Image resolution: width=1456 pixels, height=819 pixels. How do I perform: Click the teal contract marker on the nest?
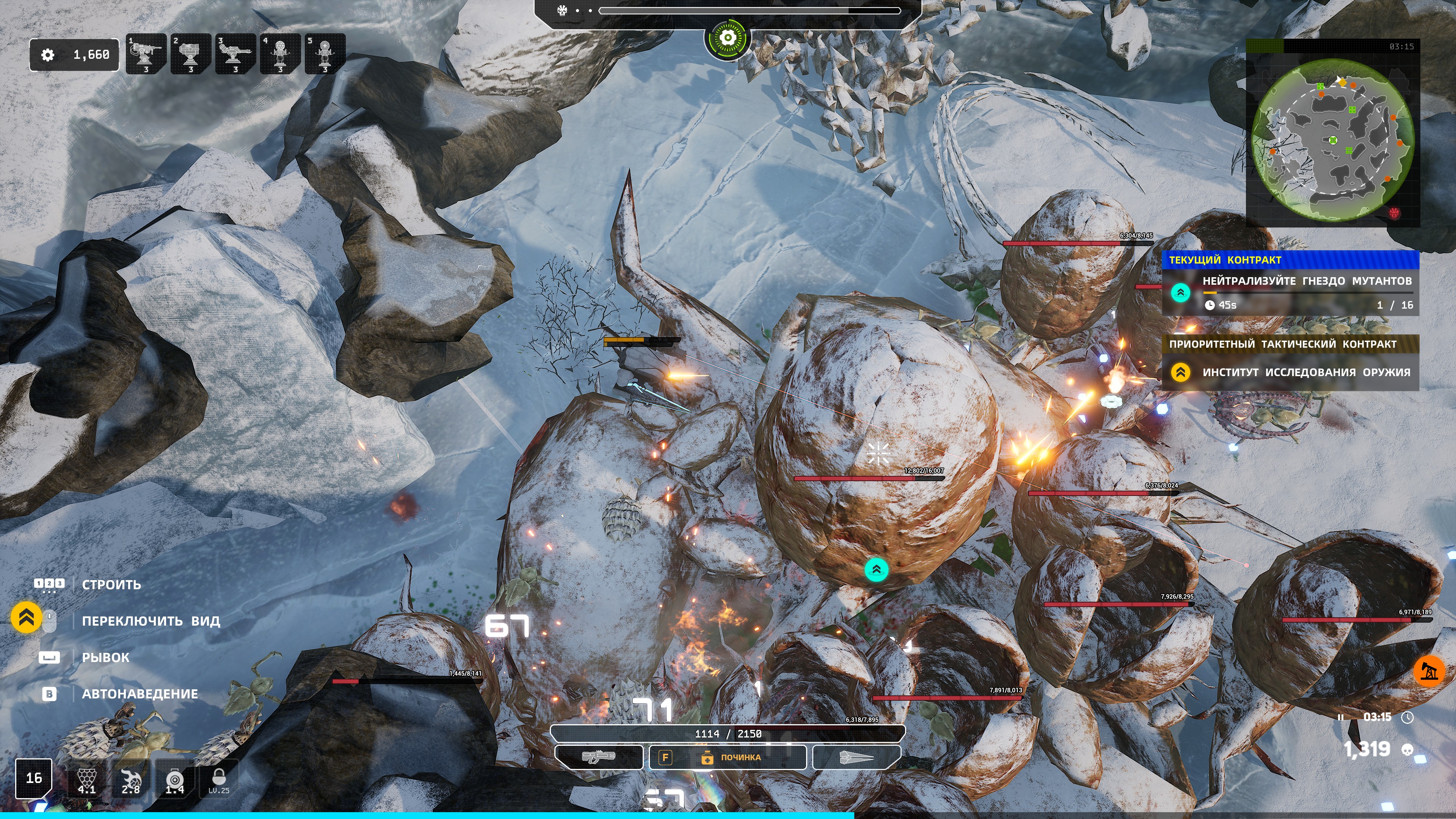(876, 569)
